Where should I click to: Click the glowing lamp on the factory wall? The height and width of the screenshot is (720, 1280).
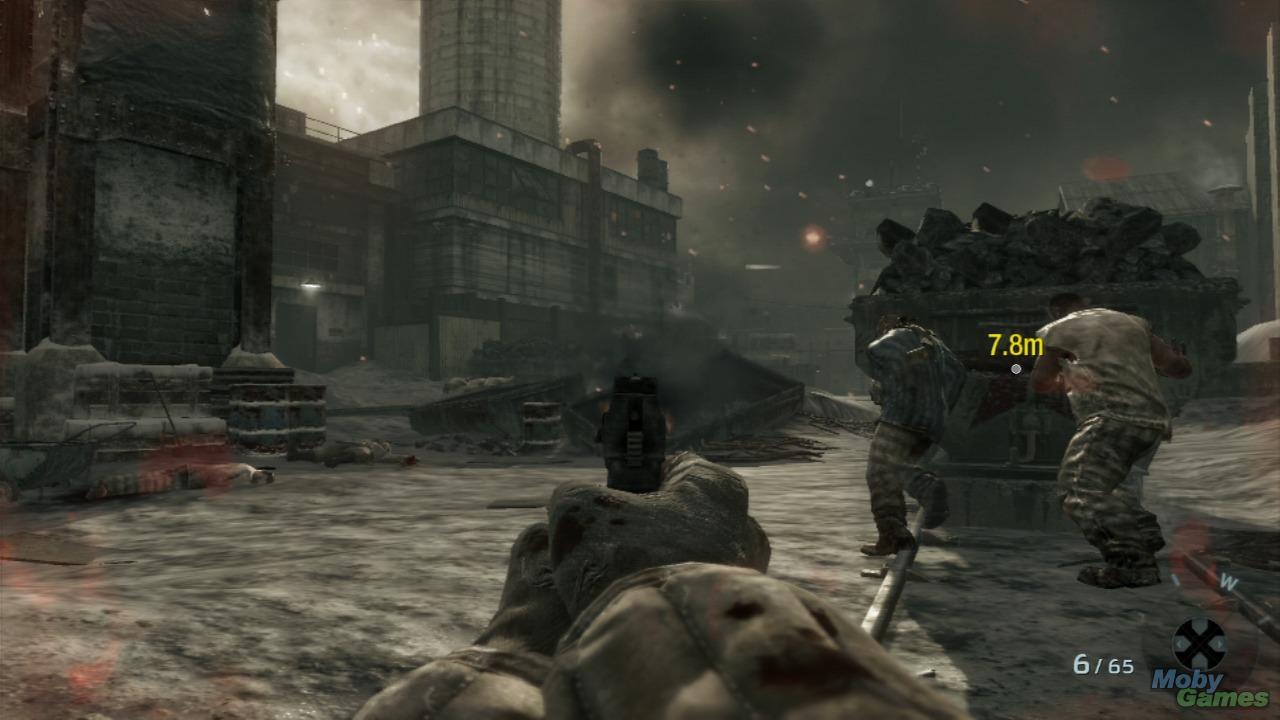pyautogui.click(x=311, y=287)
